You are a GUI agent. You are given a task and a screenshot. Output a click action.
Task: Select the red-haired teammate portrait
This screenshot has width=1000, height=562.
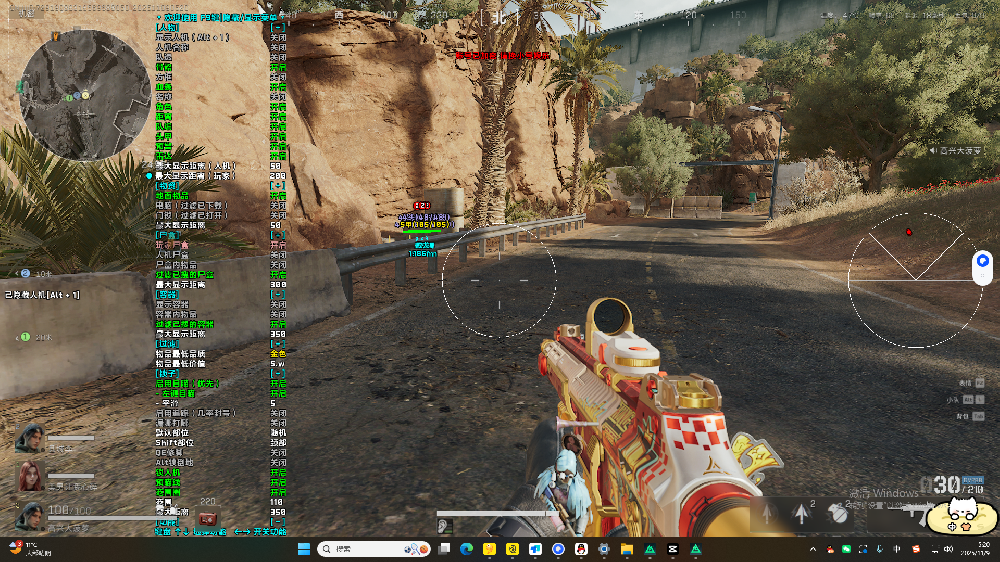29,476
